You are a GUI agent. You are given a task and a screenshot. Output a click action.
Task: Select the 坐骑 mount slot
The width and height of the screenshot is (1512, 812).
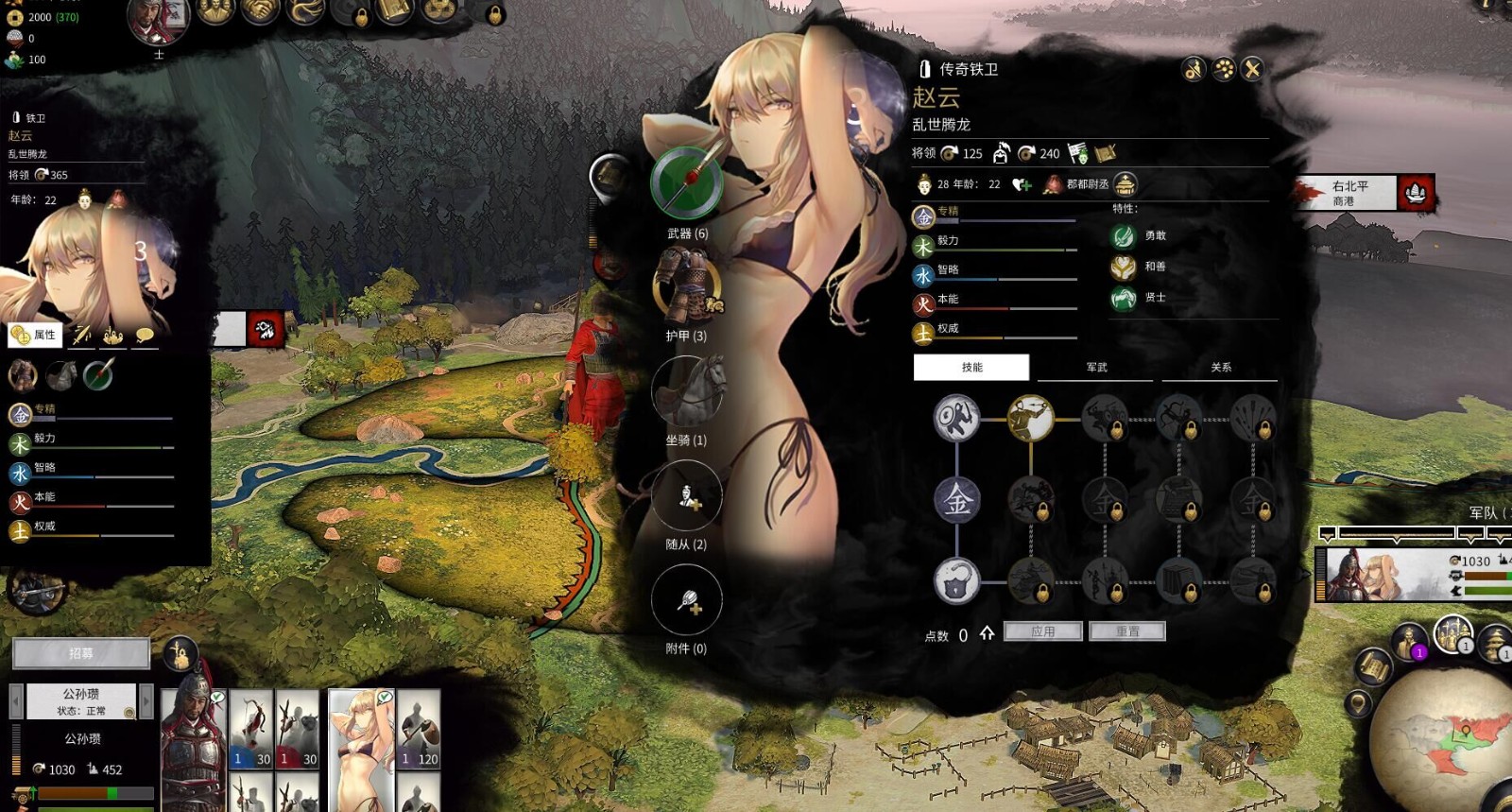click(x=687, y=390)
